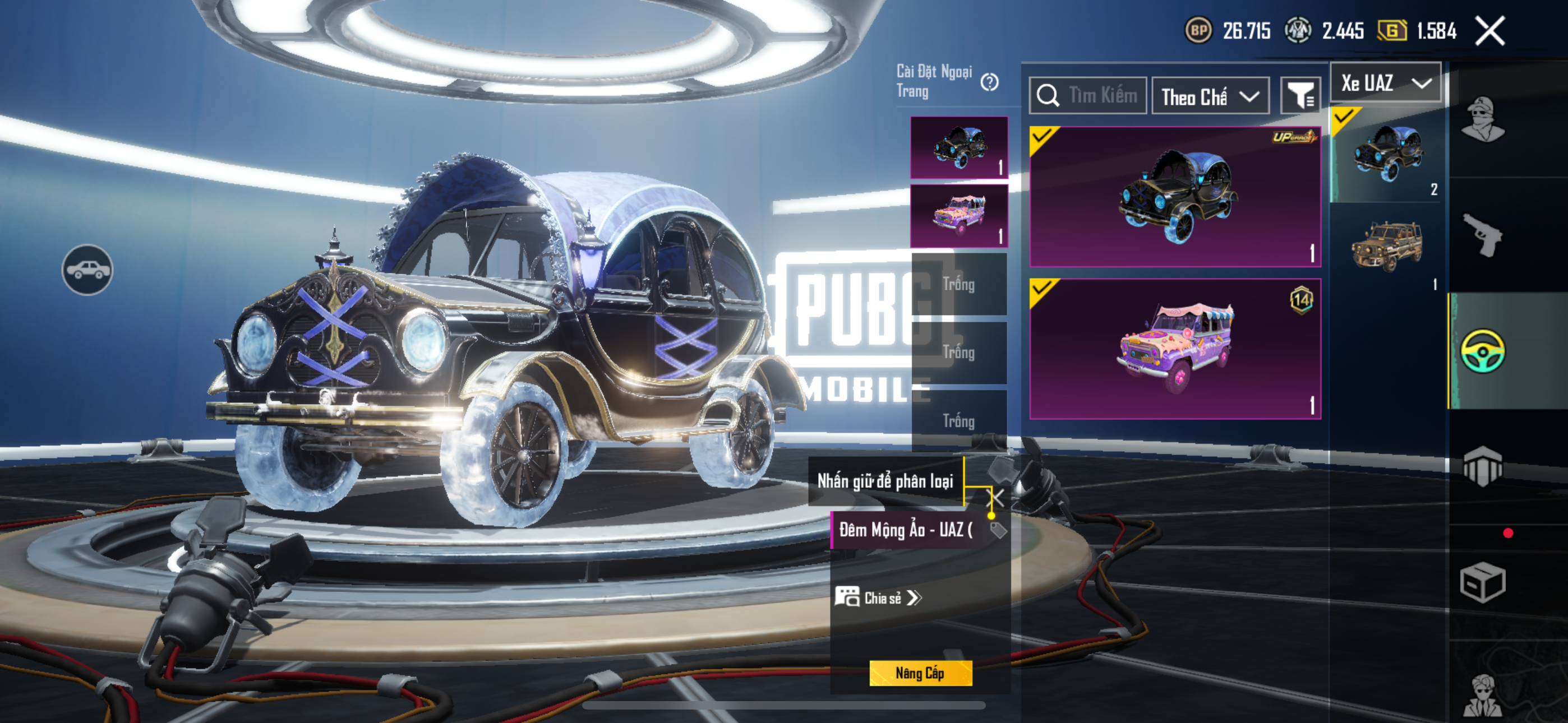Share the skin via Chia sẻ
1568x723 pixels.
click(878, 597)
